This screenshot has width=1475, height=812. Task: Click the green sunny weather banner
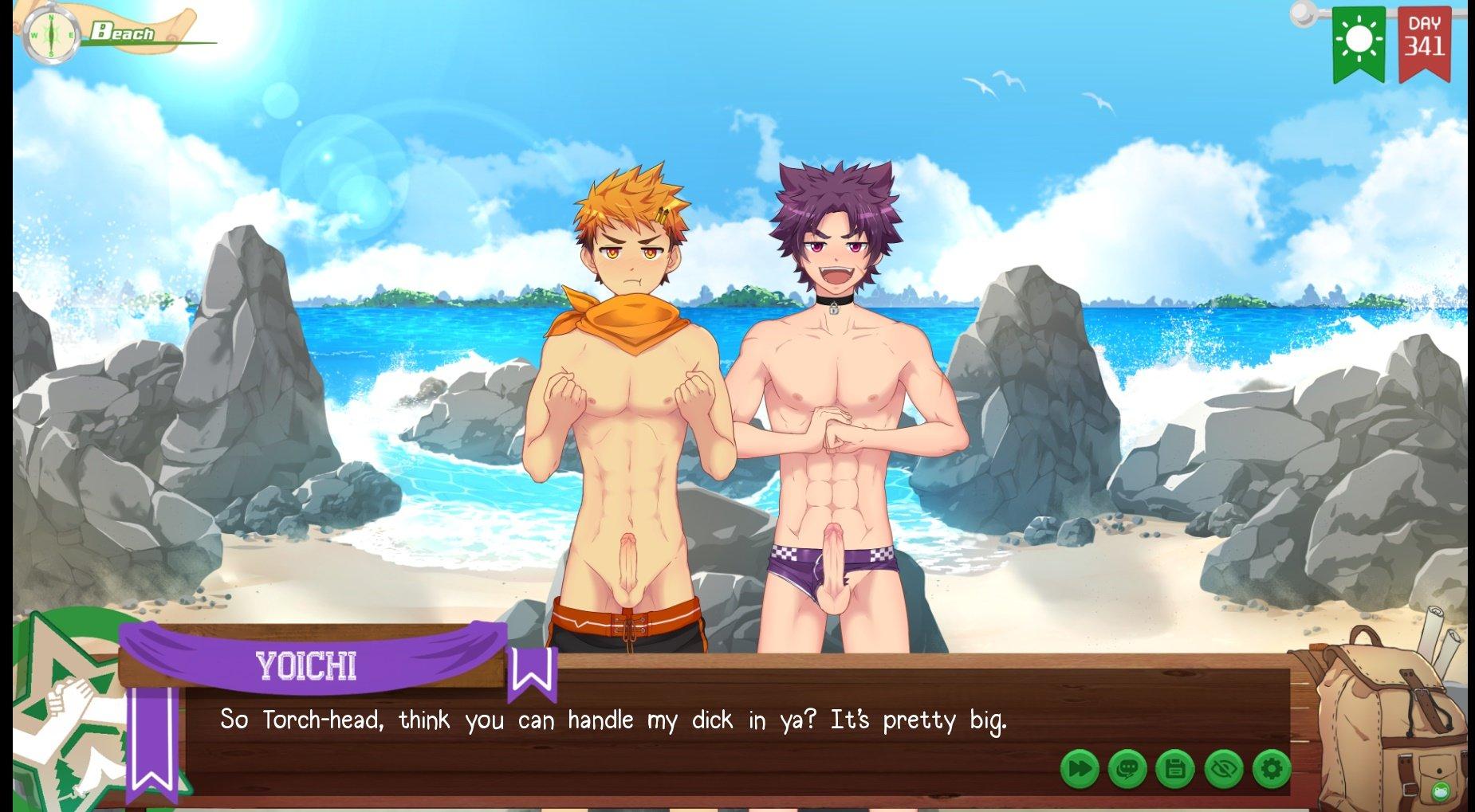click(x=1359, y=41)
